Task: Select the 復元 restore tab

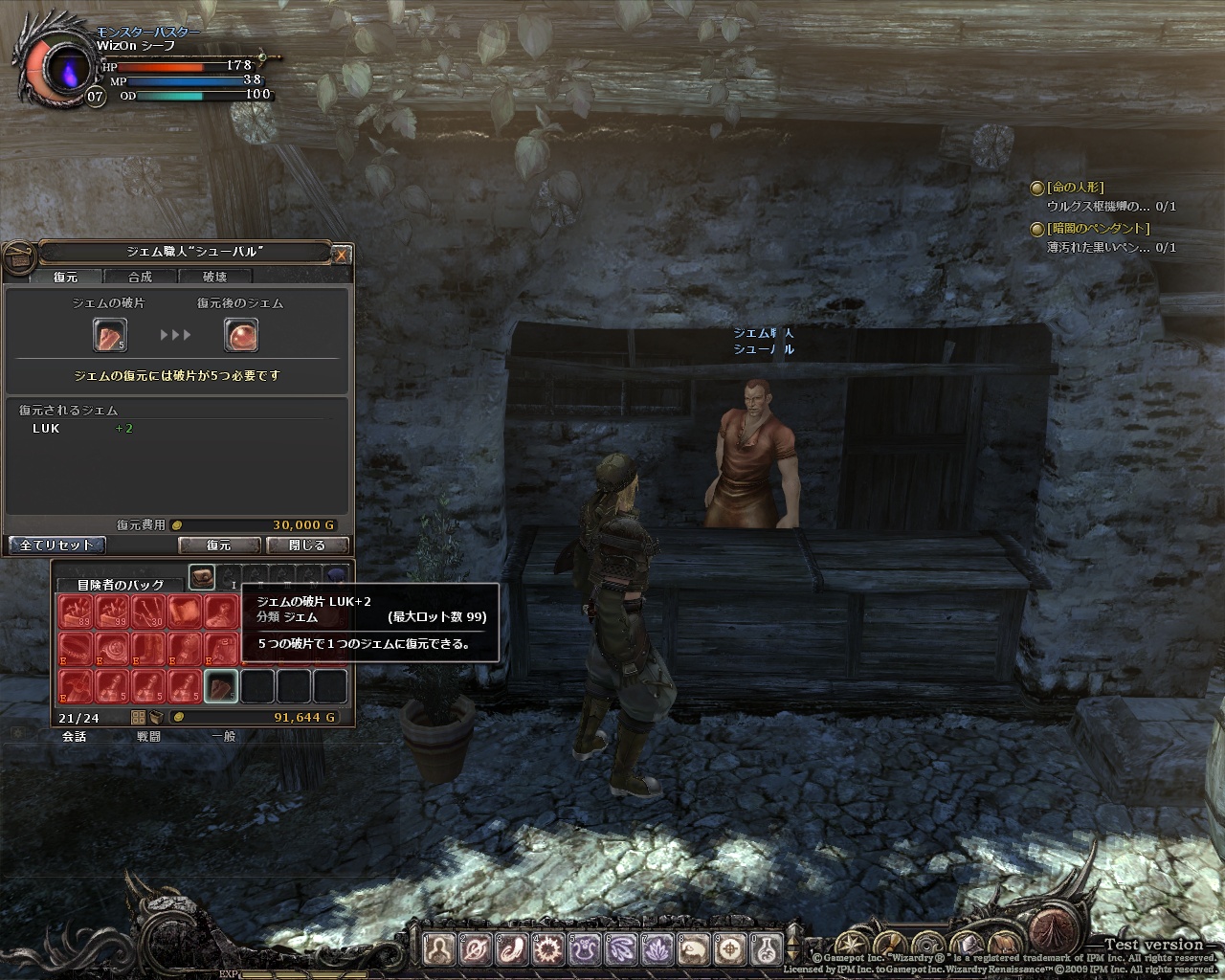Action: pyautogui.click(x=66, y=277)
